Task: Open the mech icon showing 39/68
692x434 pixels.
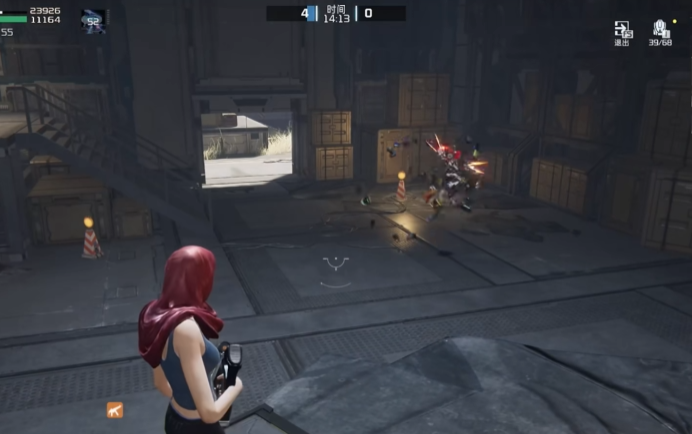Action: click(x=660, y=31)
